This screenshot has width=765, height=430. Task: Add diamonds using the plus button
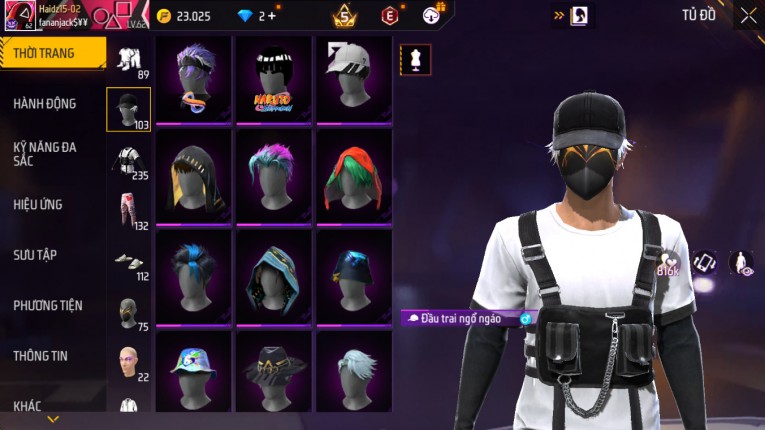click(x=272, y=16)
